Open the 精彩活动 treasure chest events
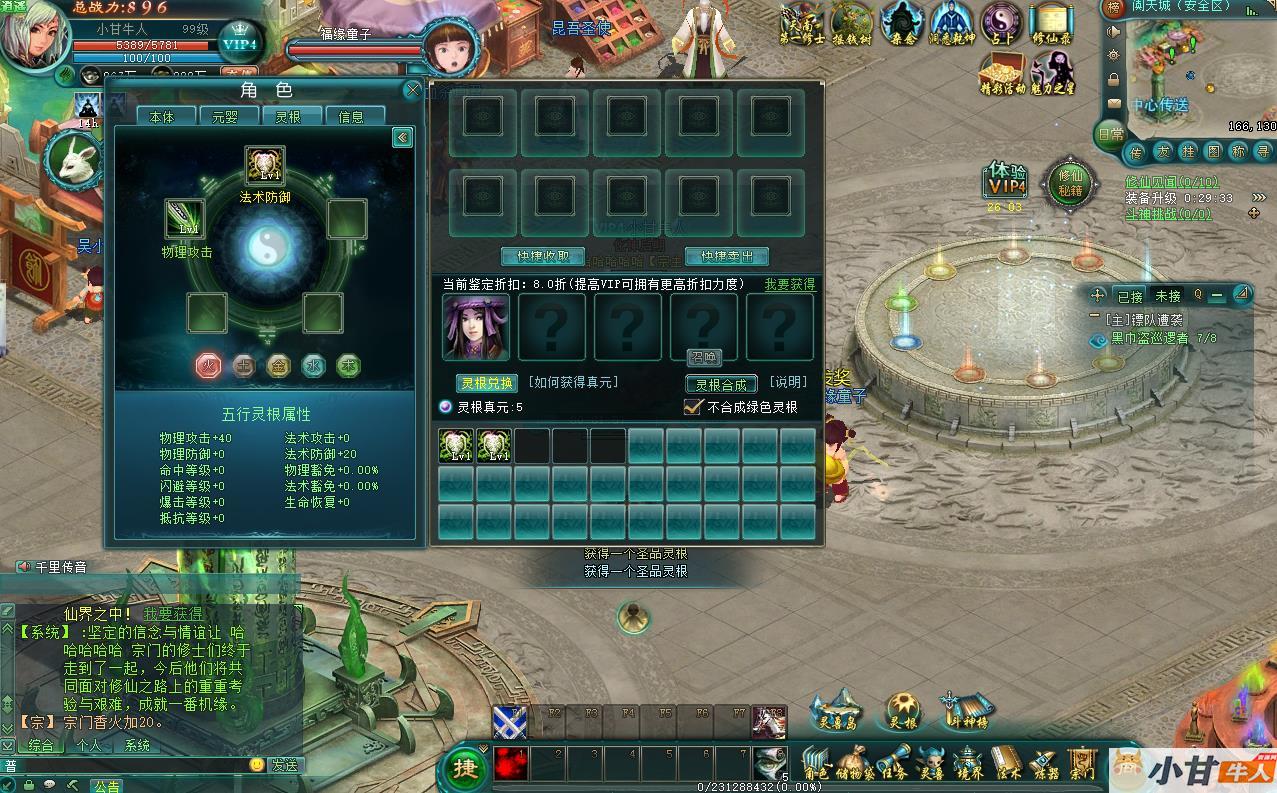The image size is (1277, 793). pos(1001,73)
